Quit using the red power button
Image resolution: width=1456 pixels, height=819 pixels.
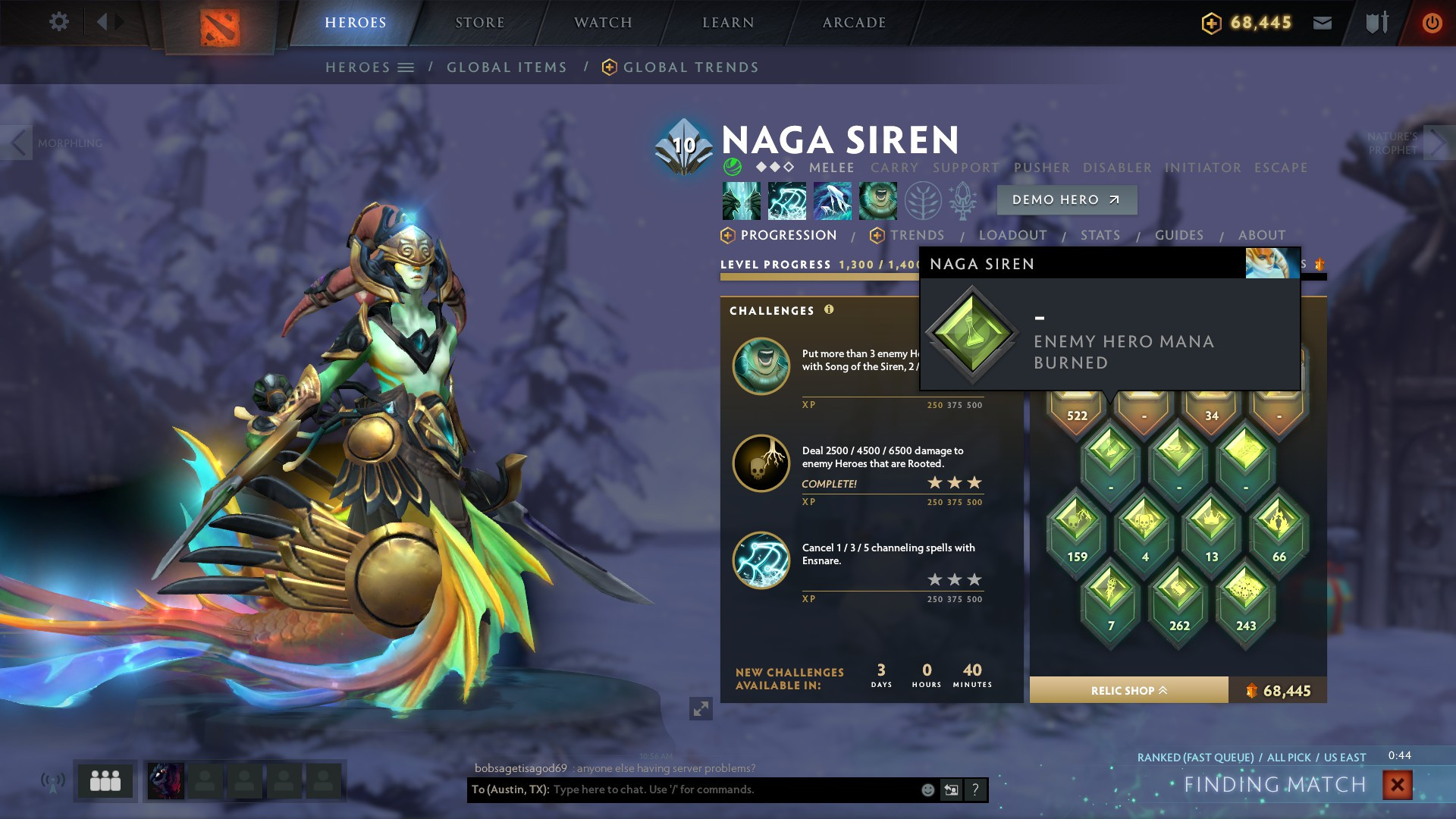(x=1432, y=23)
